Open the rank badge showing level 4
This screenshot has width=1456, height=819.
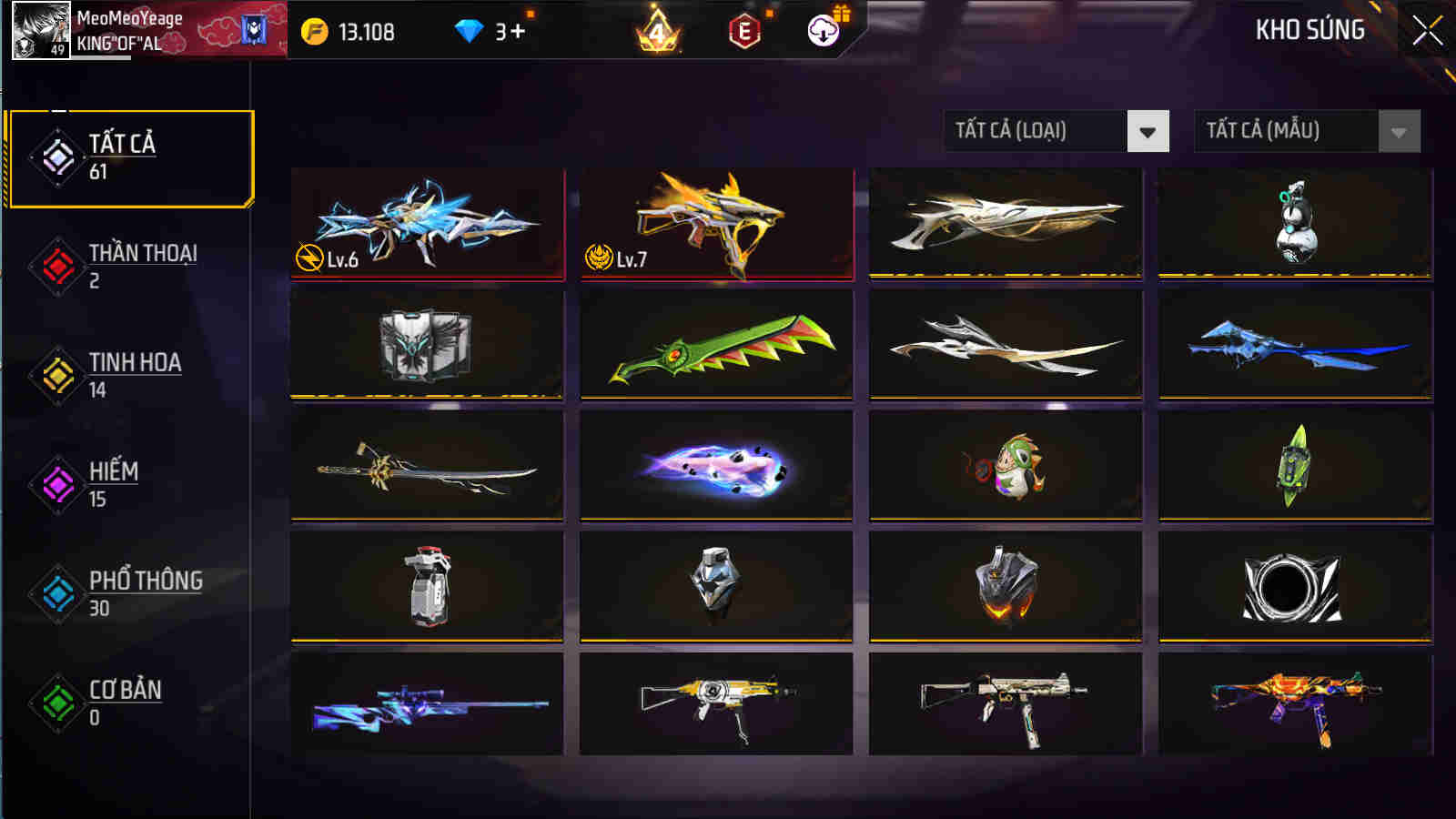coord(660,30)
